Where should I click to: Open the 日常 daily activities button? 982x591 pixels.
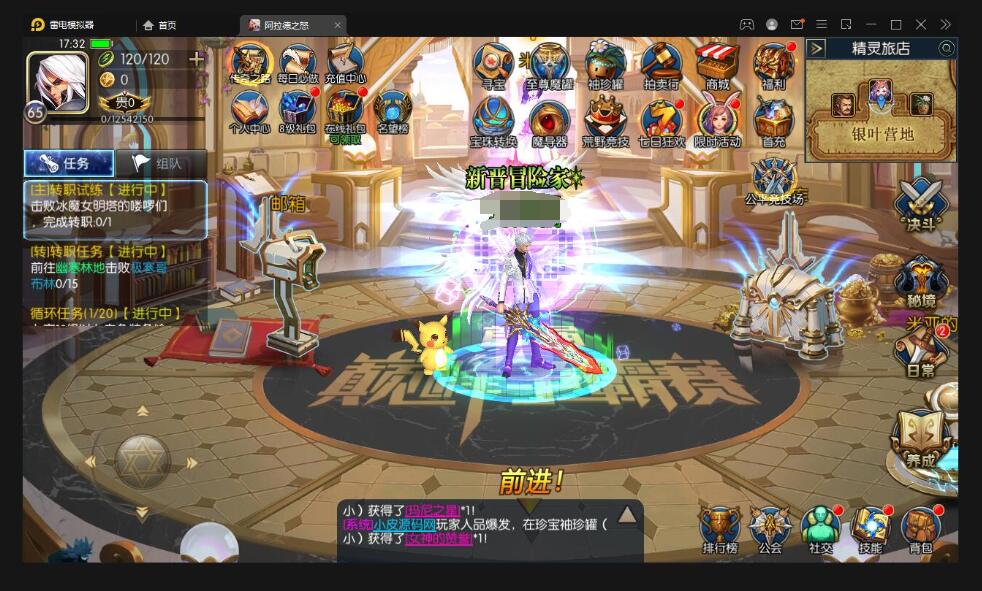(920, 351)
